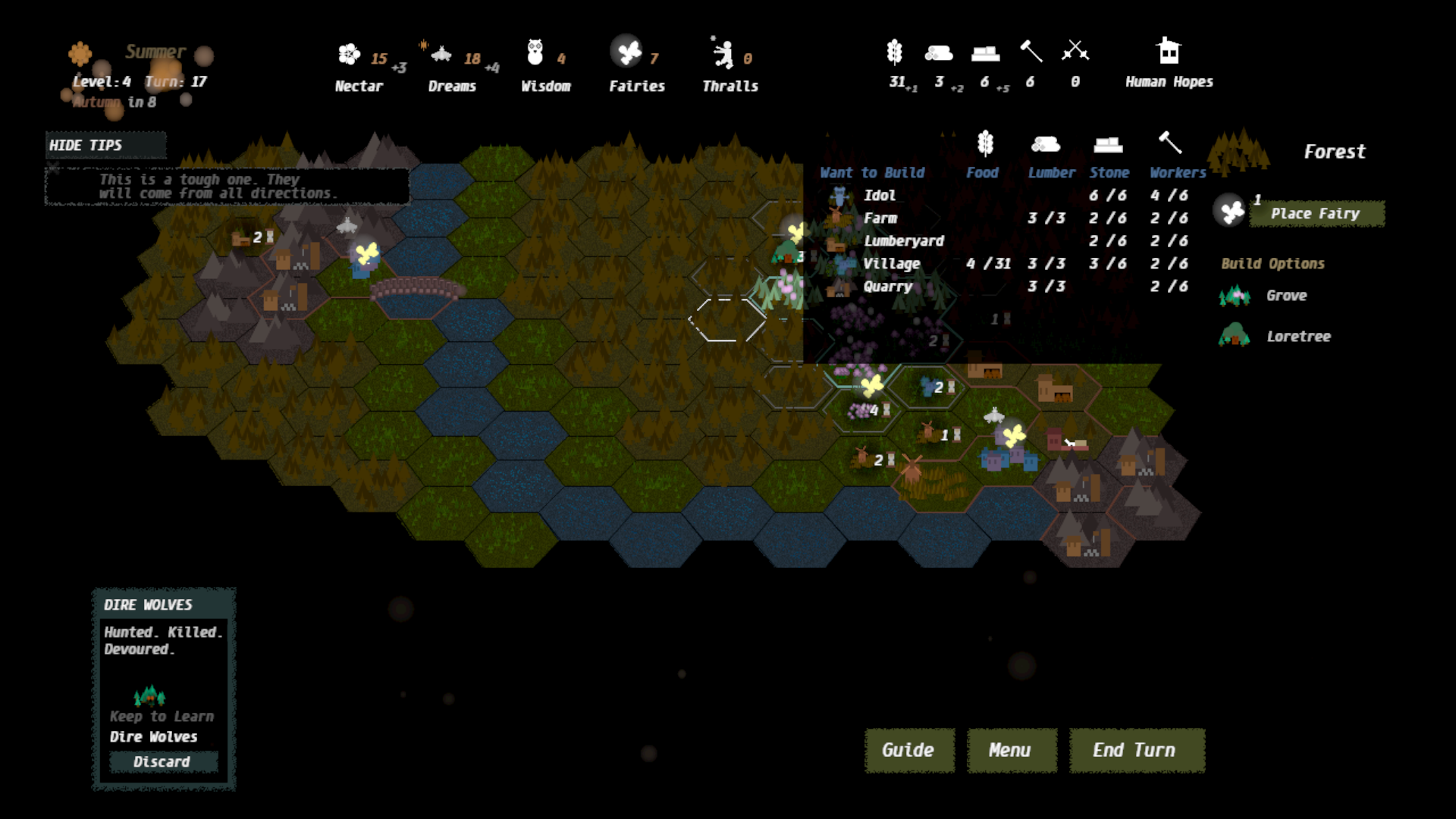The height and width of the screenshot is (819, 1456).
Task: Select the Nectar flower resource icon
Action: tap(349, 54)
